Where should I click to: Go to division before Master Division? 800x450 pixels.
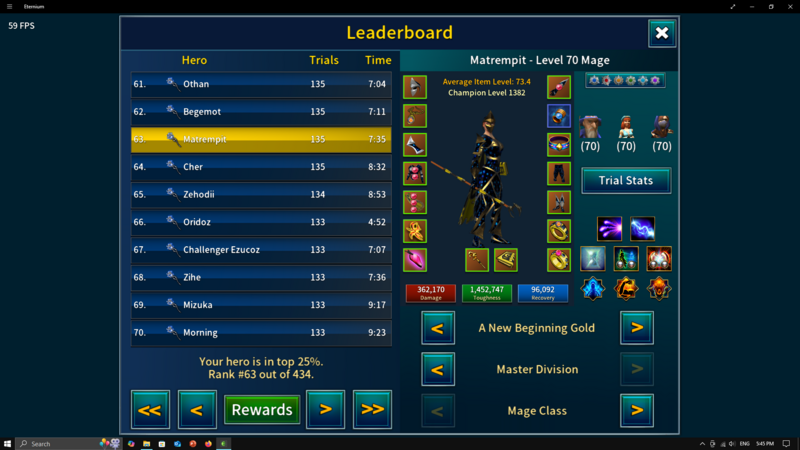[x=438, y=370]
